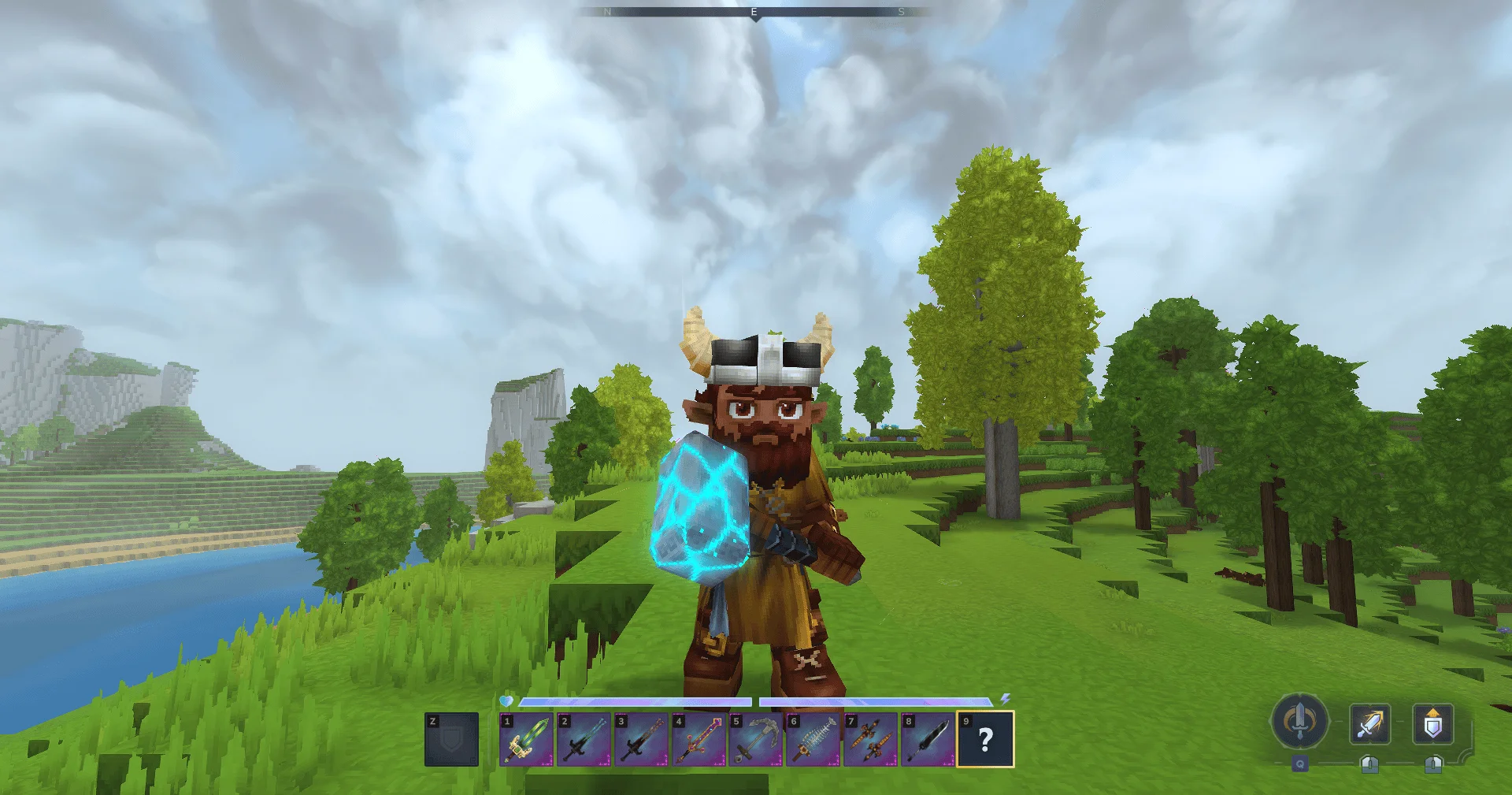This screenshot has width=1512, height=795.
Task: Select the twin orange daggers in slot 7
Action: [x=871, y=740]
